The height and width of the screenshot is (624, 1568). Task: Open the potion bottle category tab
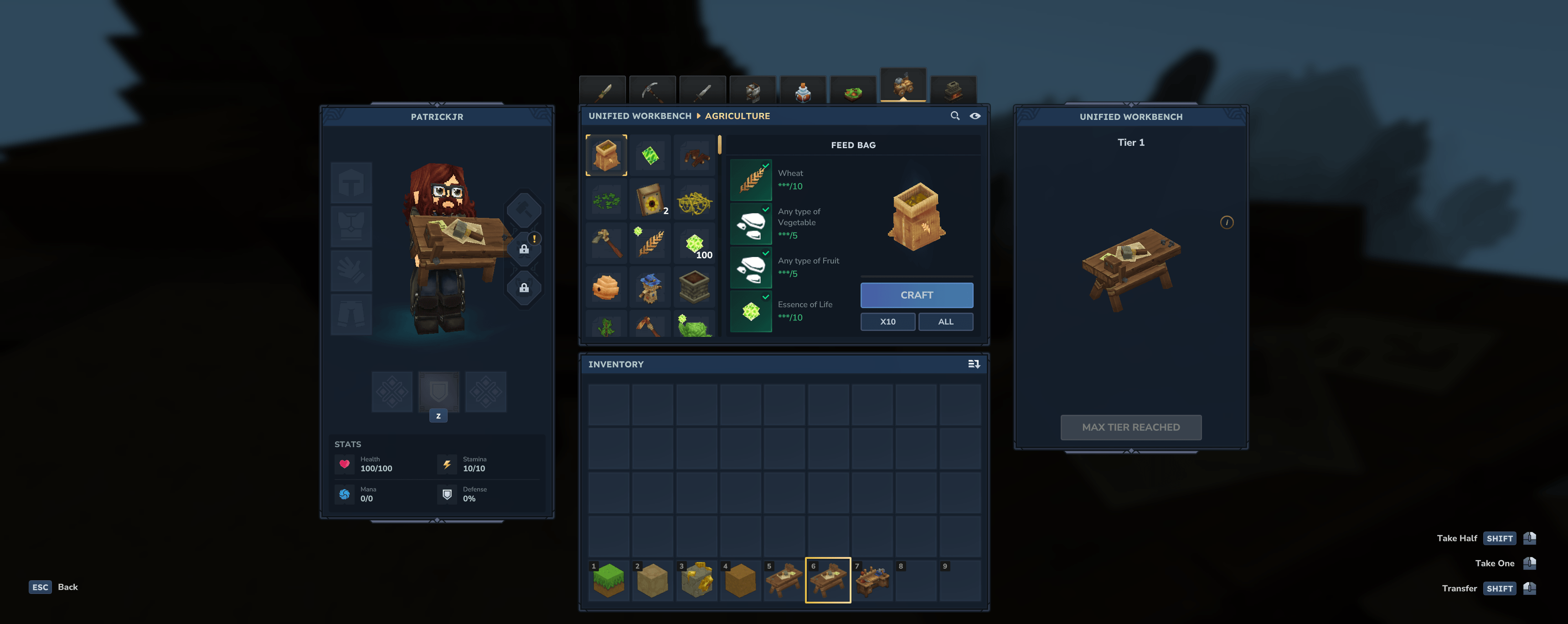click(x=803, y=91)
